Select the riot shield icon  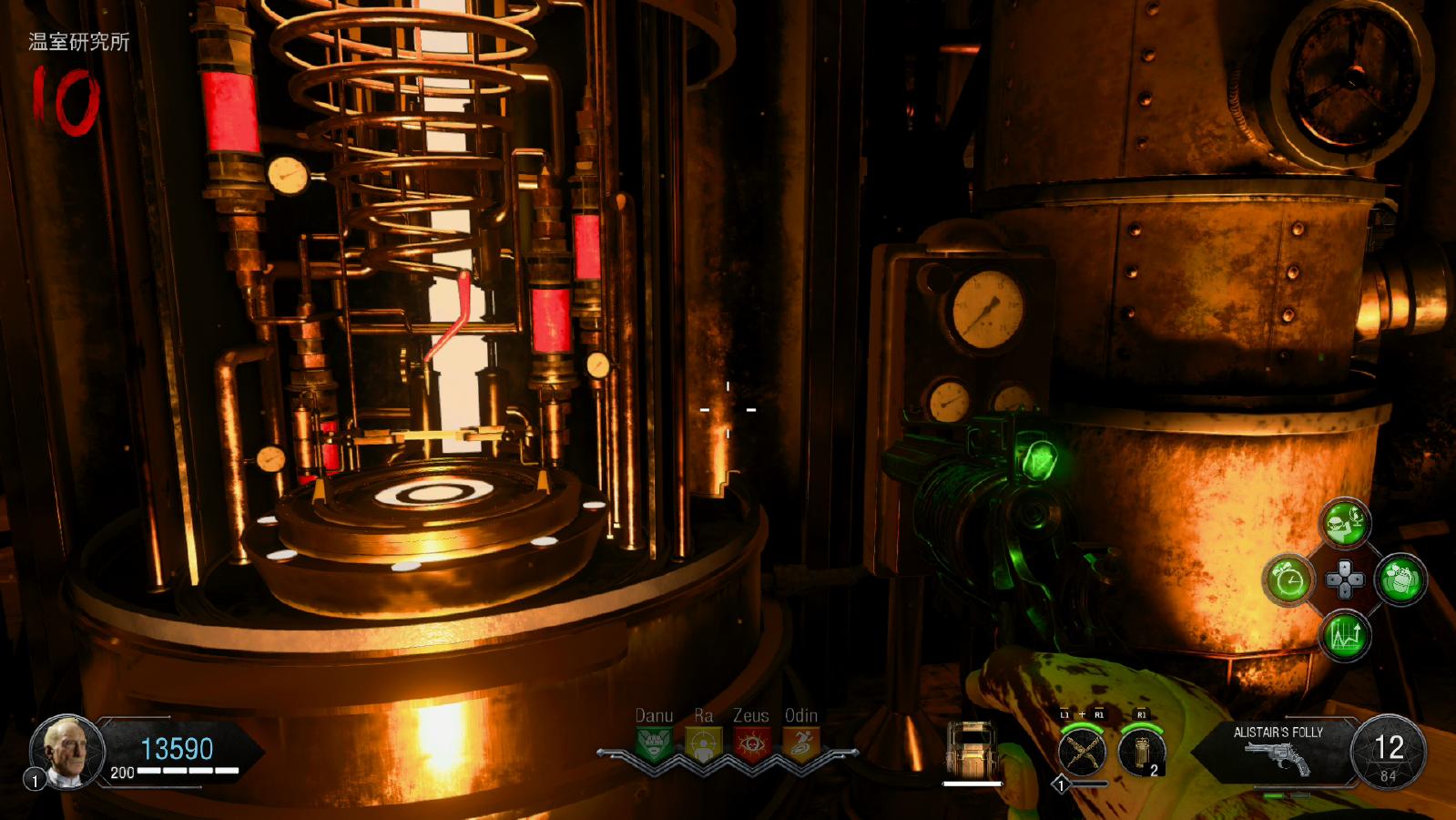[x=971, y=752]
